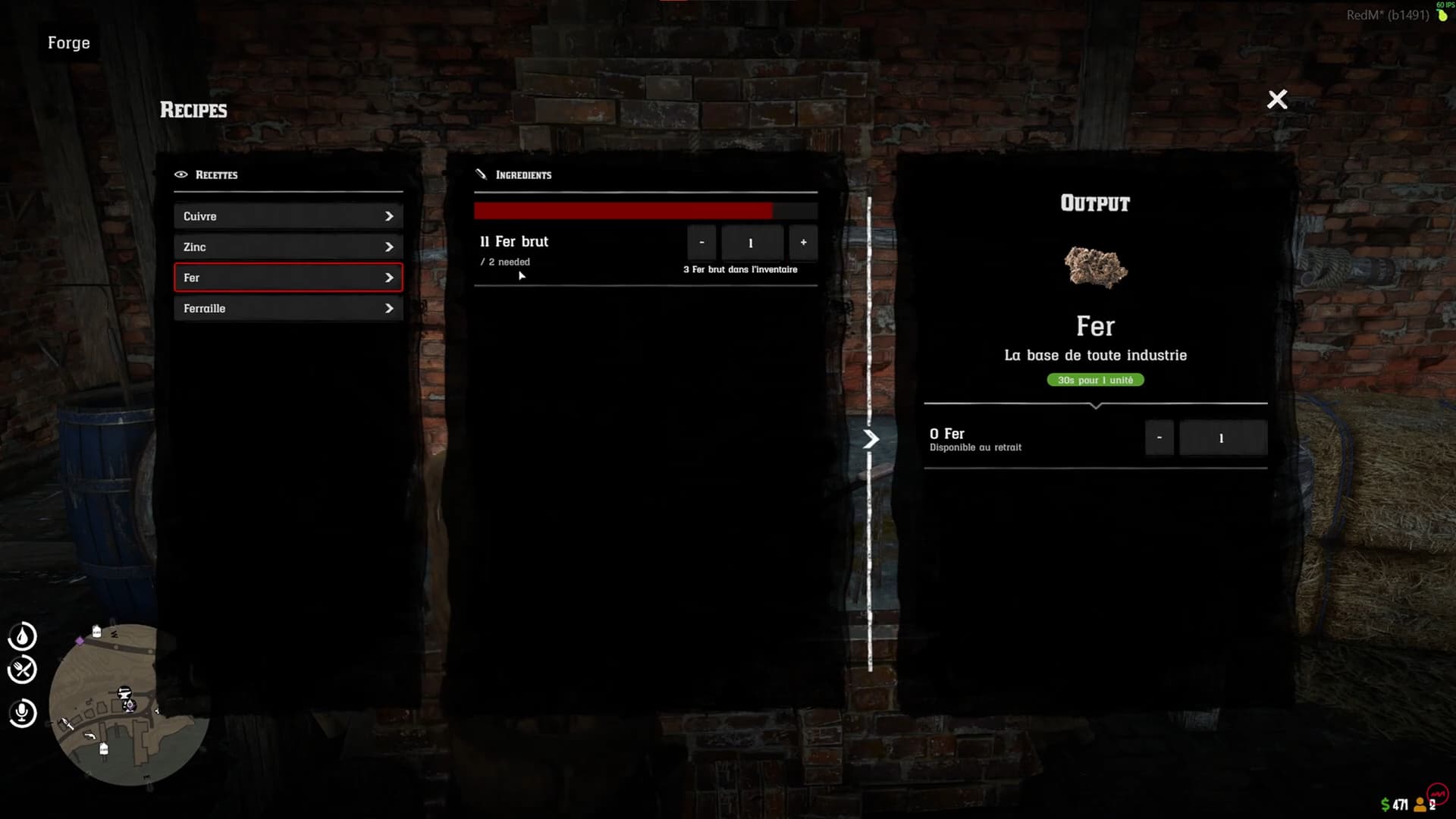Viewport: 1456px width, 819px height.
Task: Increase Fer brut quantity with plus button
Action: point(803,243)
